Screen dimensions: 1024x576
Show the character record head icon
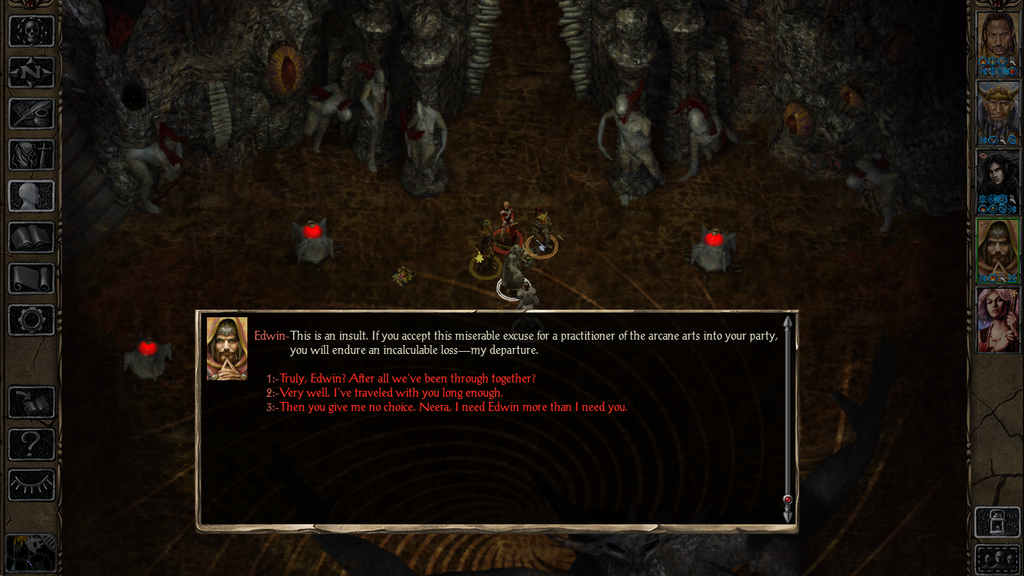point(31,195)
